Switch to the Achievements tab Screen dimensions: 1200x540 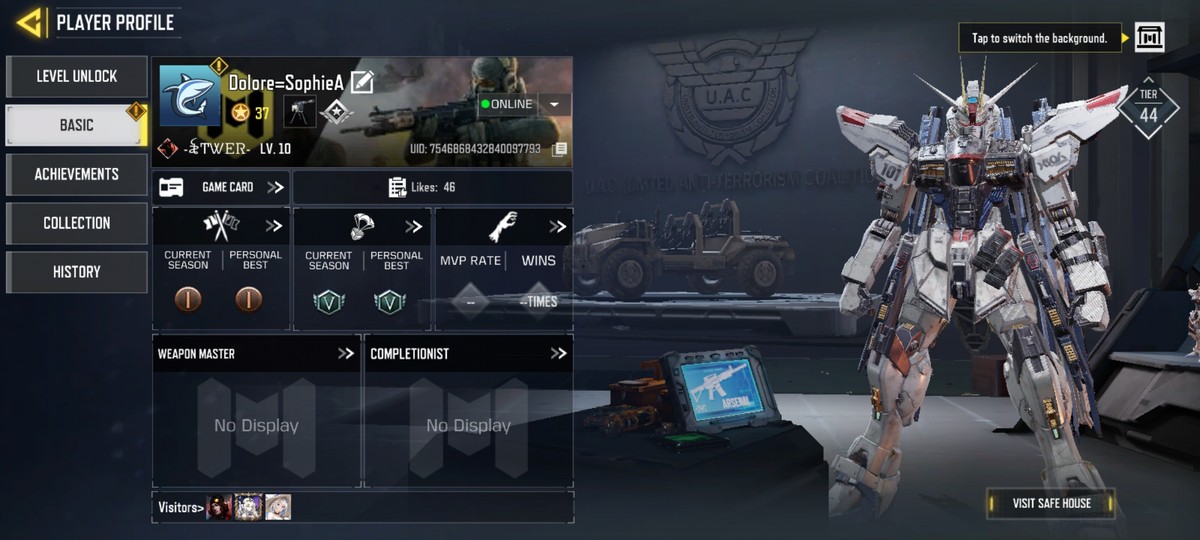76,174
